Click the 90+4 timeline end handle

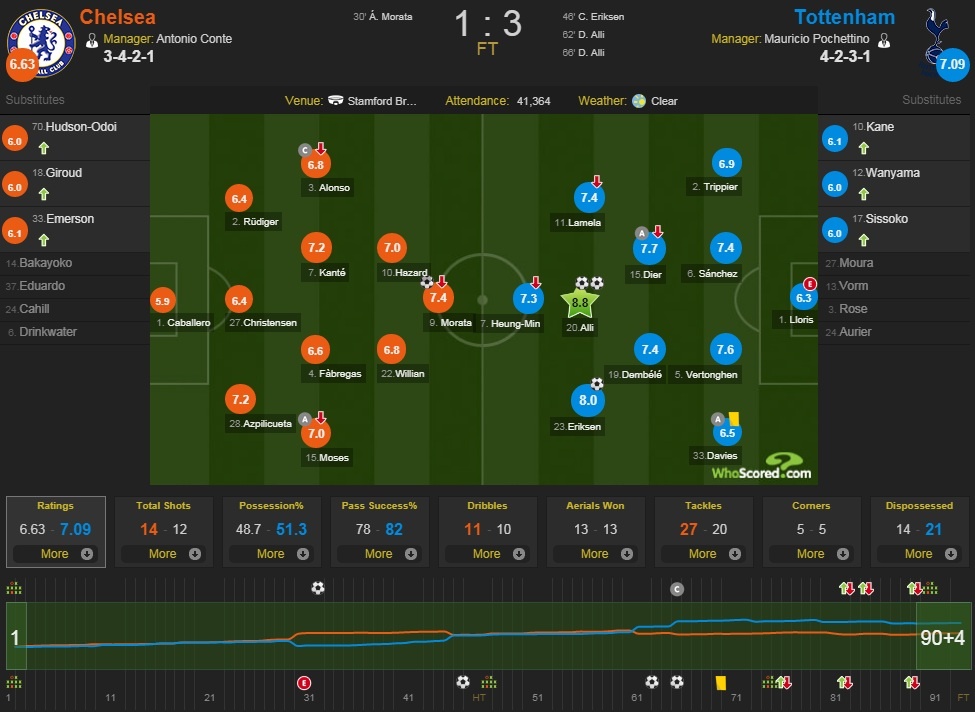point(943,637)
